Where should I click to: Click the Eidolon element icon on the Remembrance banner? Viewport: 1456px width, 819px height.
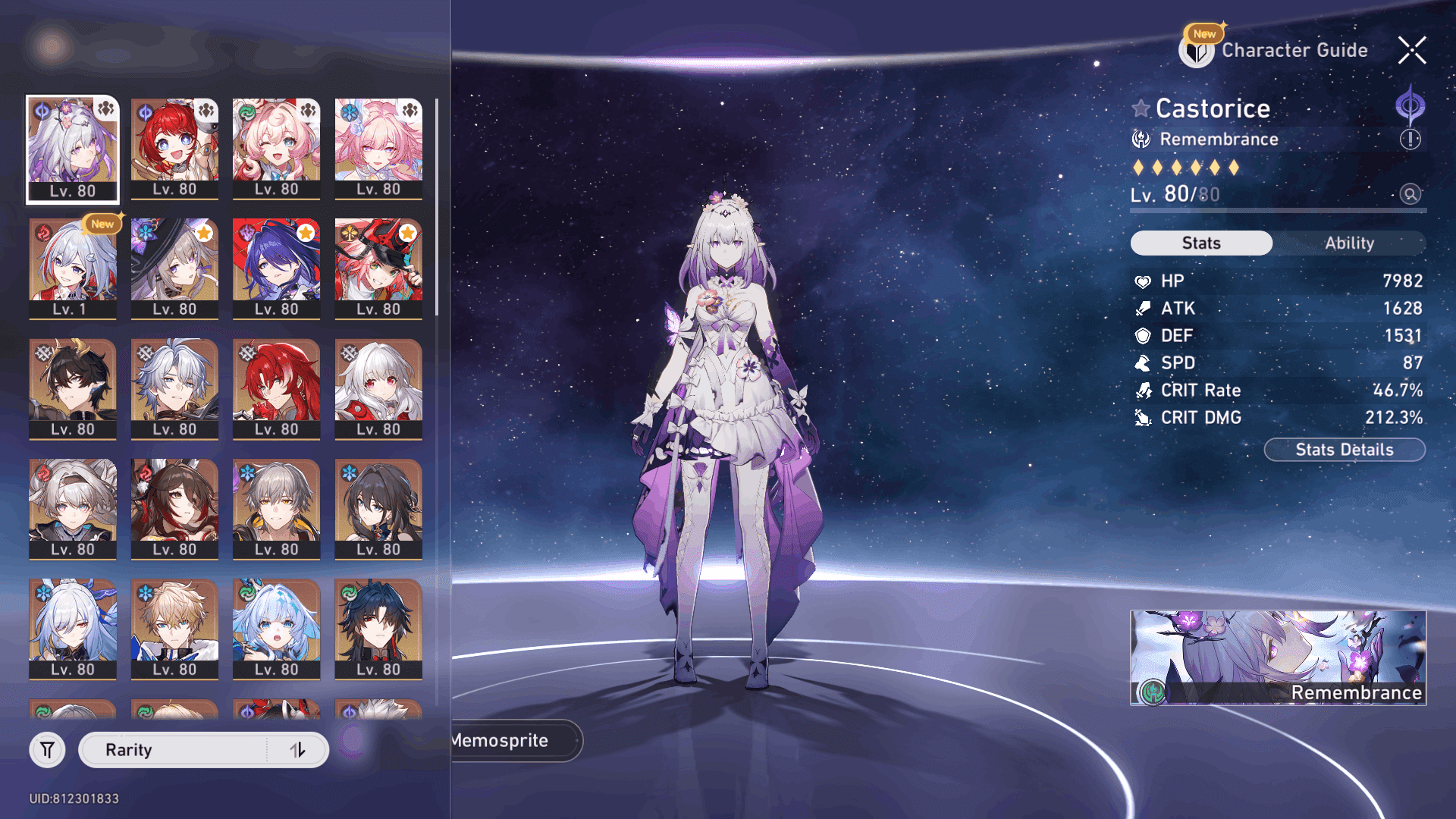coord(1153,692)
